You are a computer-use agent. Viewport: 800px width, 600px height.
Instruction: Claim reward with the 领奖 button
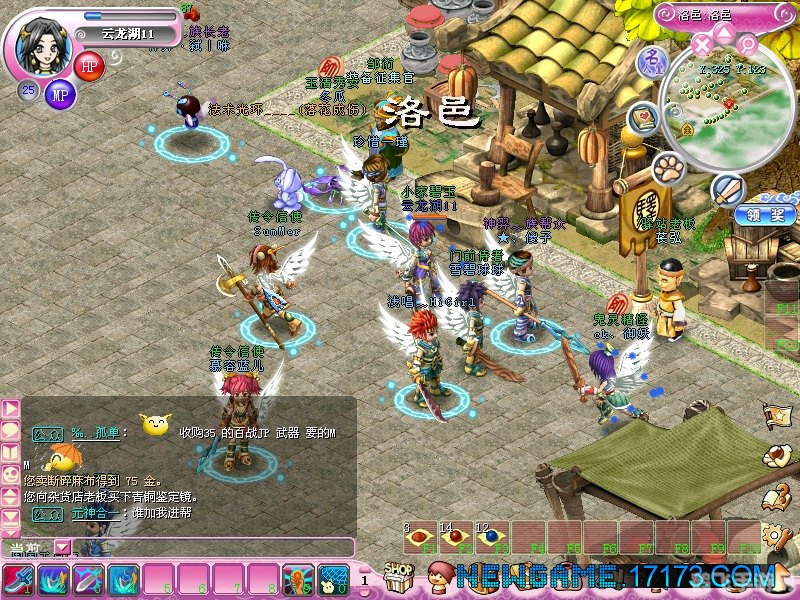point(765,215)
